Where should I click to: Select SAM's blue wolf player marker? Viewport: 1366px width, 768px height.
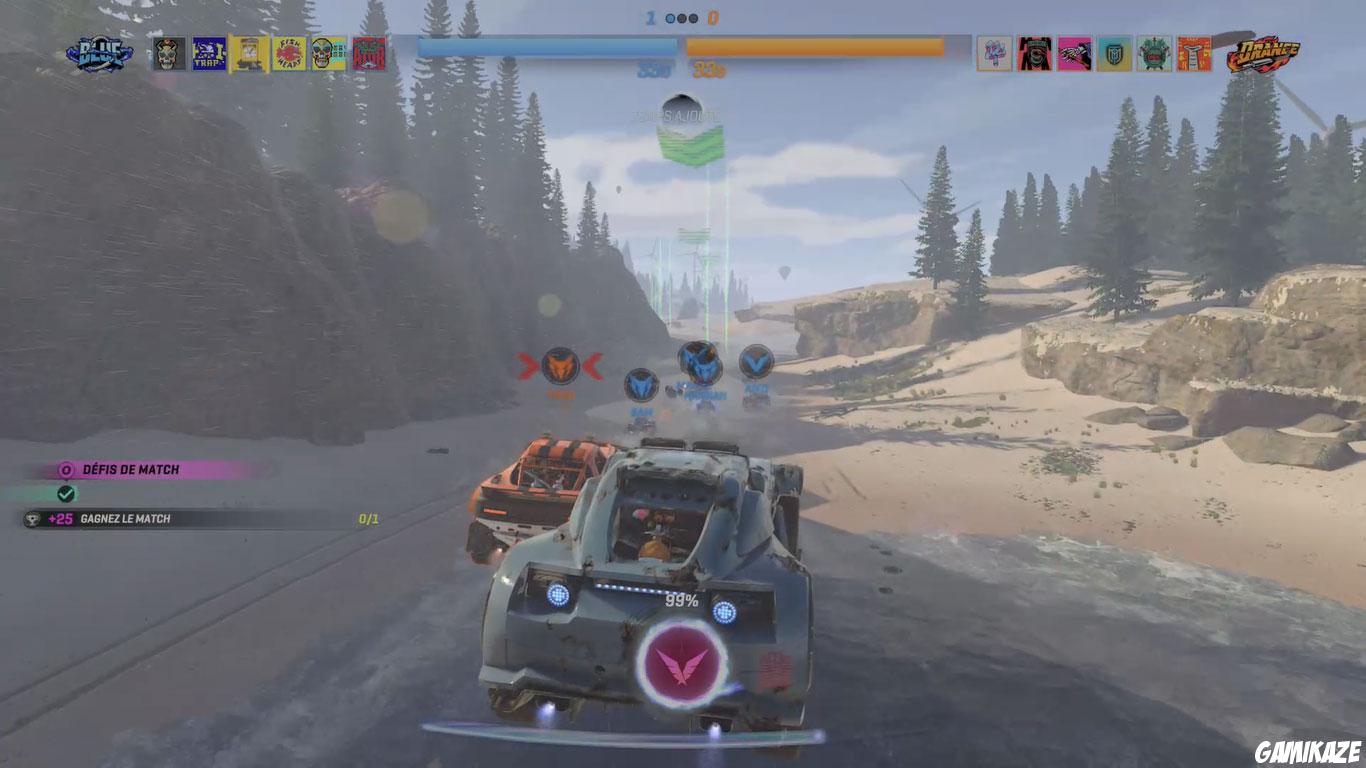(x=640, y=386)
